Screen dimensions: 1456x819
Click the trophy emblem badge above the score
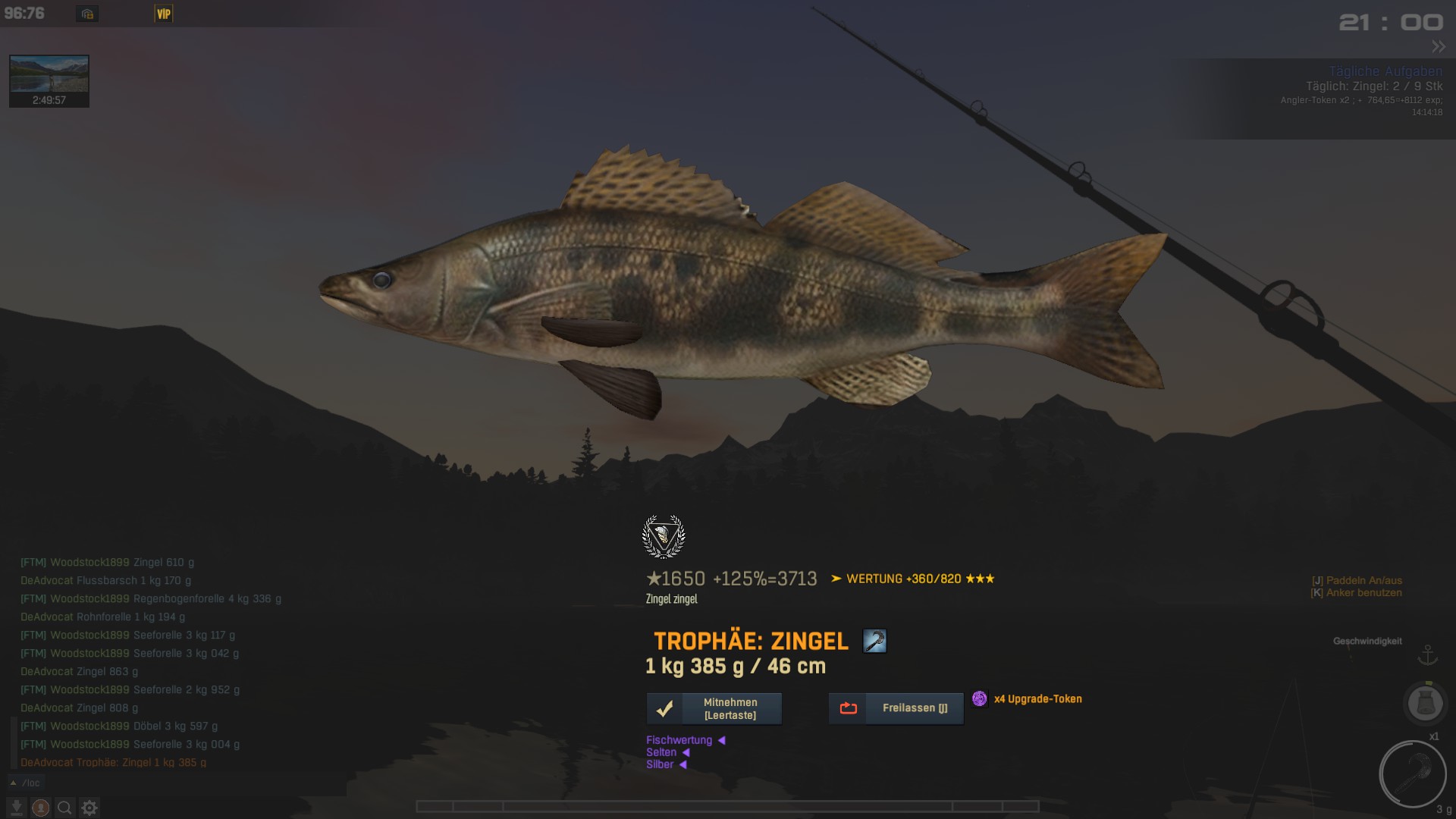pyautogui.click(x=664, y=537)
